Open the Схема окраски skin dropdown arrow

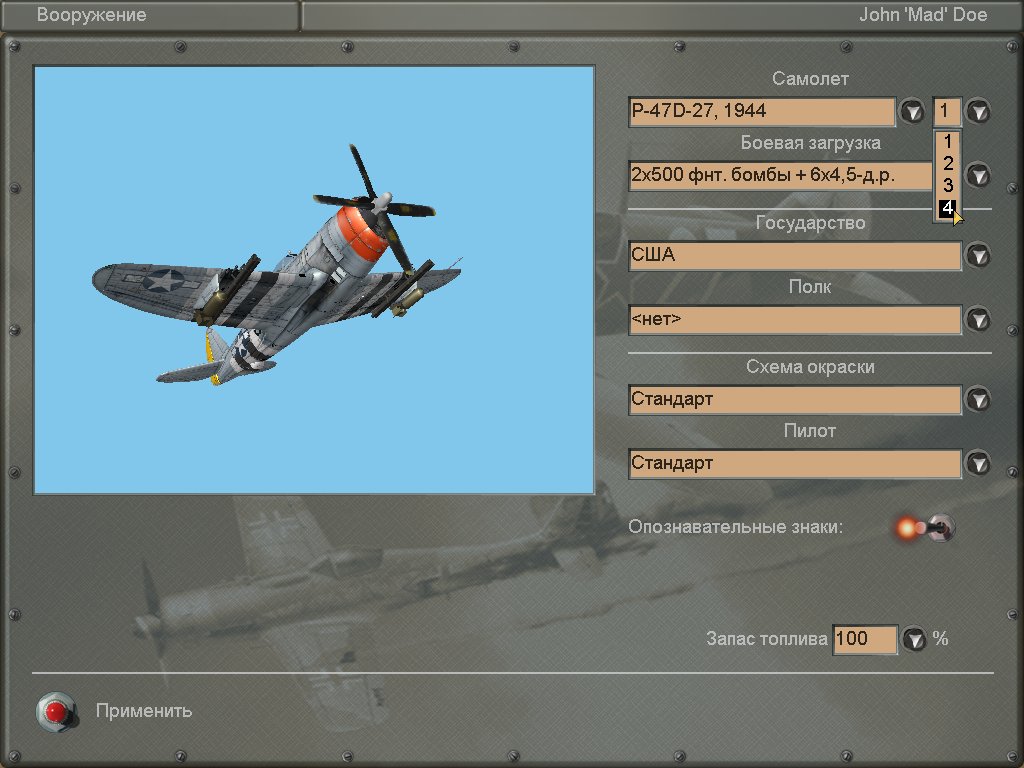(978, 399)
